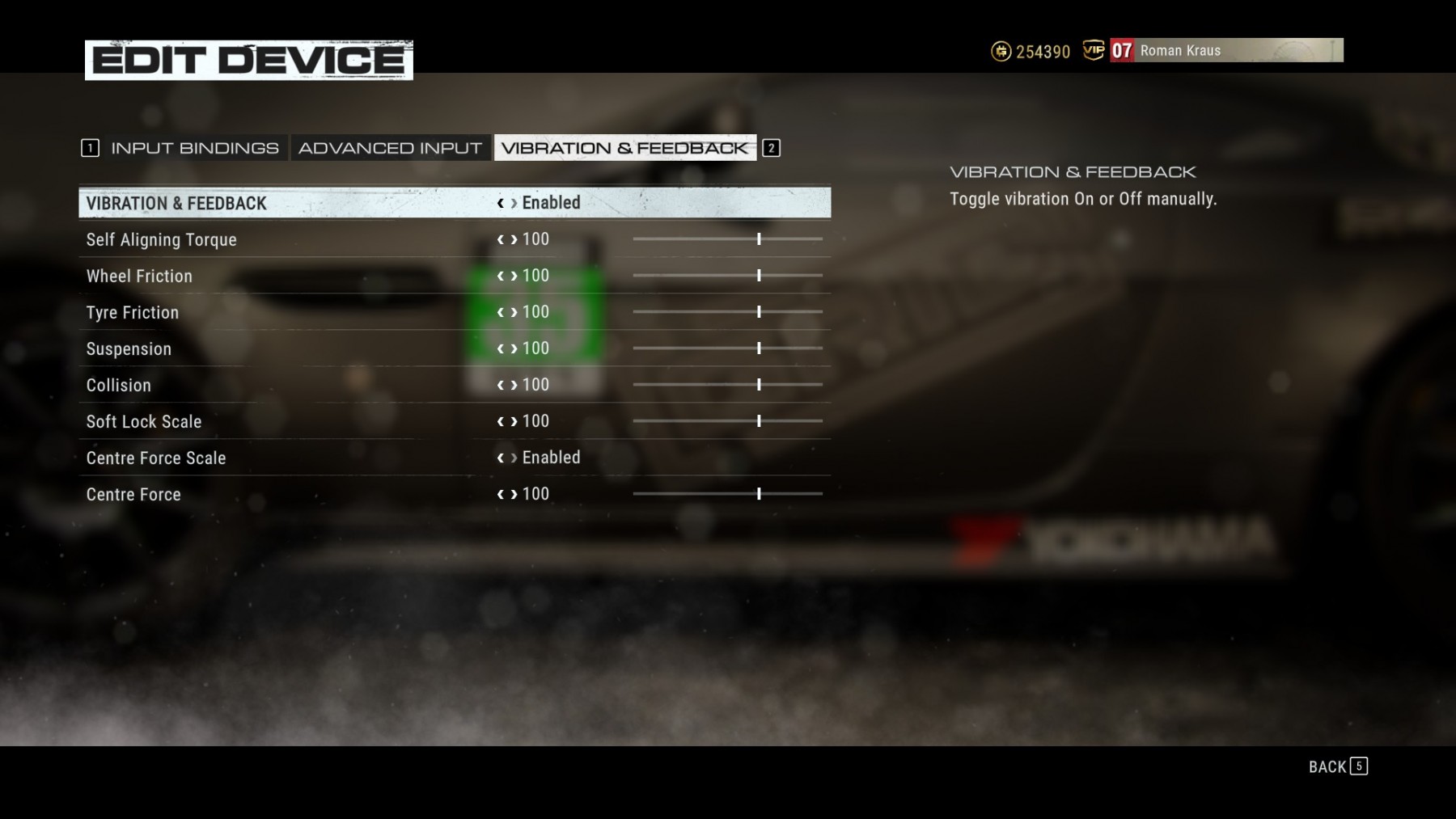
Task: Go back using the Back button
Action: 1337,766
